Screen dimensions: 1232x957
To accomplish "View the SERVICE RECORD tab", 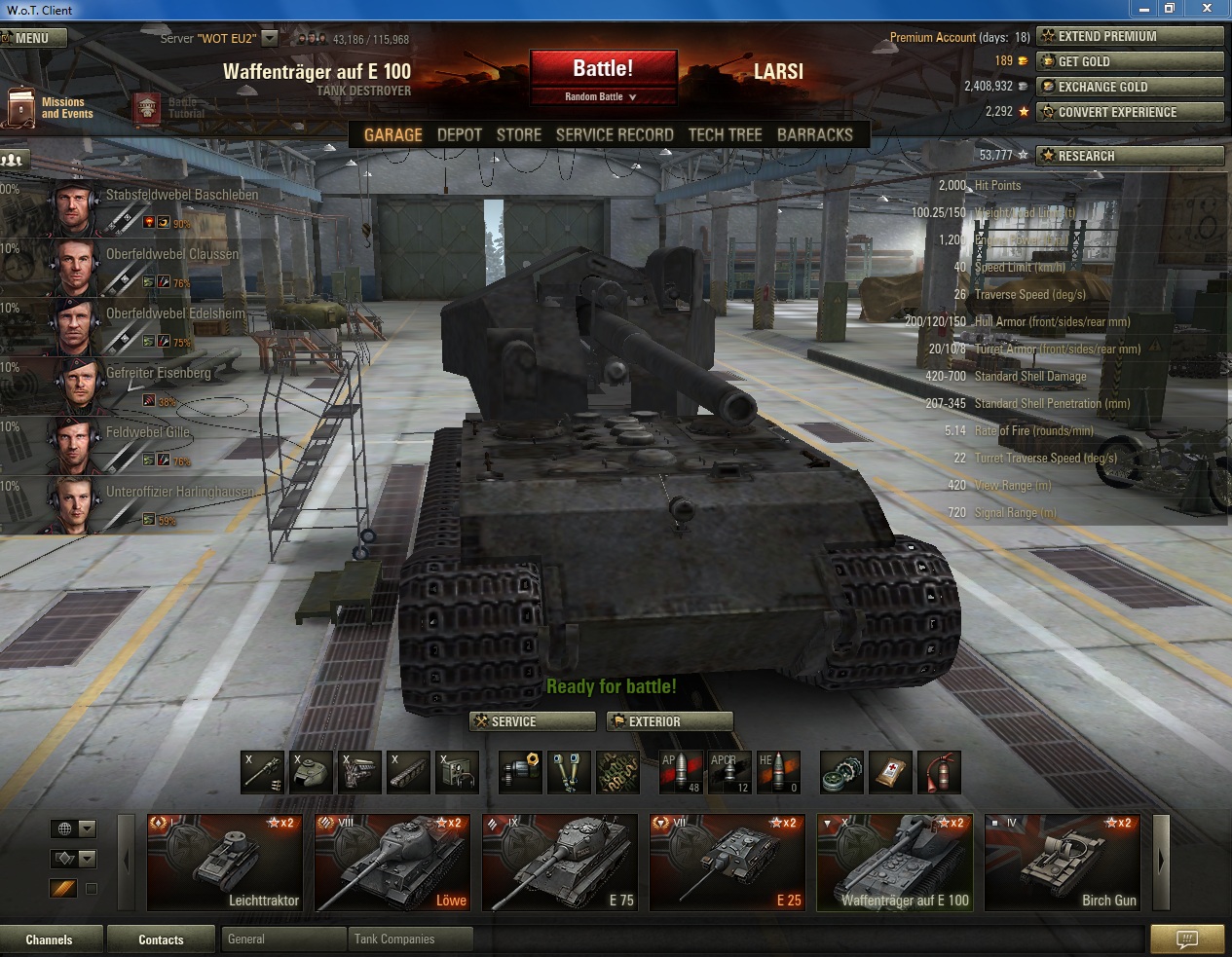I will click(615, 135).
